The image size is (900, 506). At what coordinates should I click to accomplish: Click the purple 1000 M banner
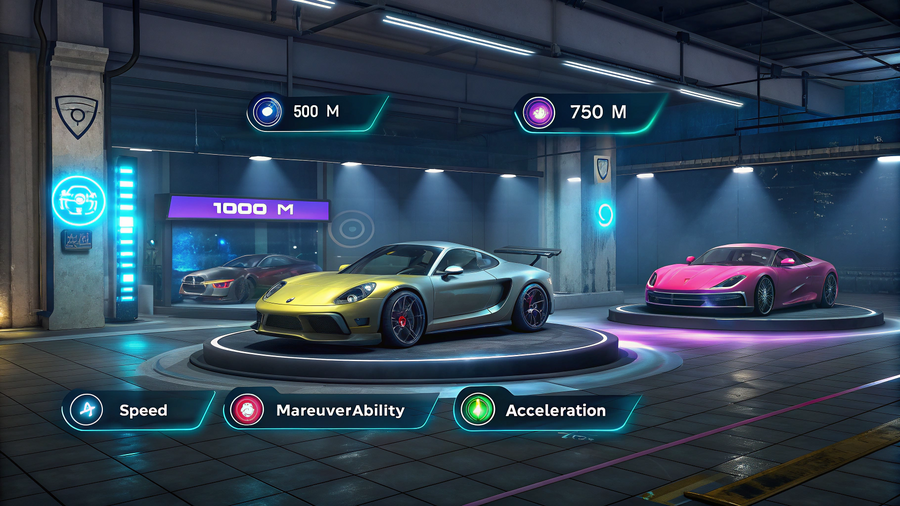pyautogui.click(x=248, y=208)
